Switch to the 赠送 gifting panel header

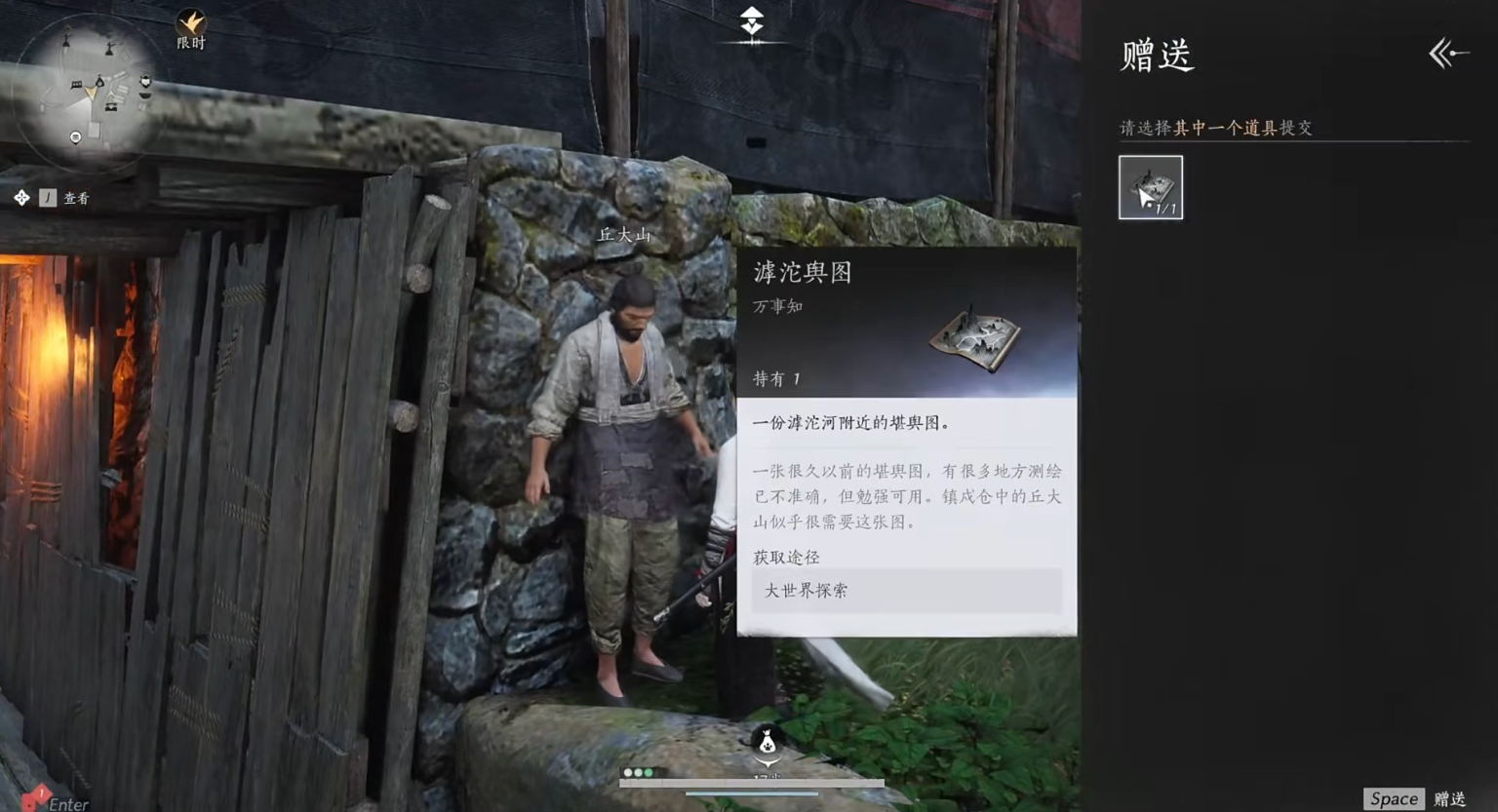[1157, 57]
